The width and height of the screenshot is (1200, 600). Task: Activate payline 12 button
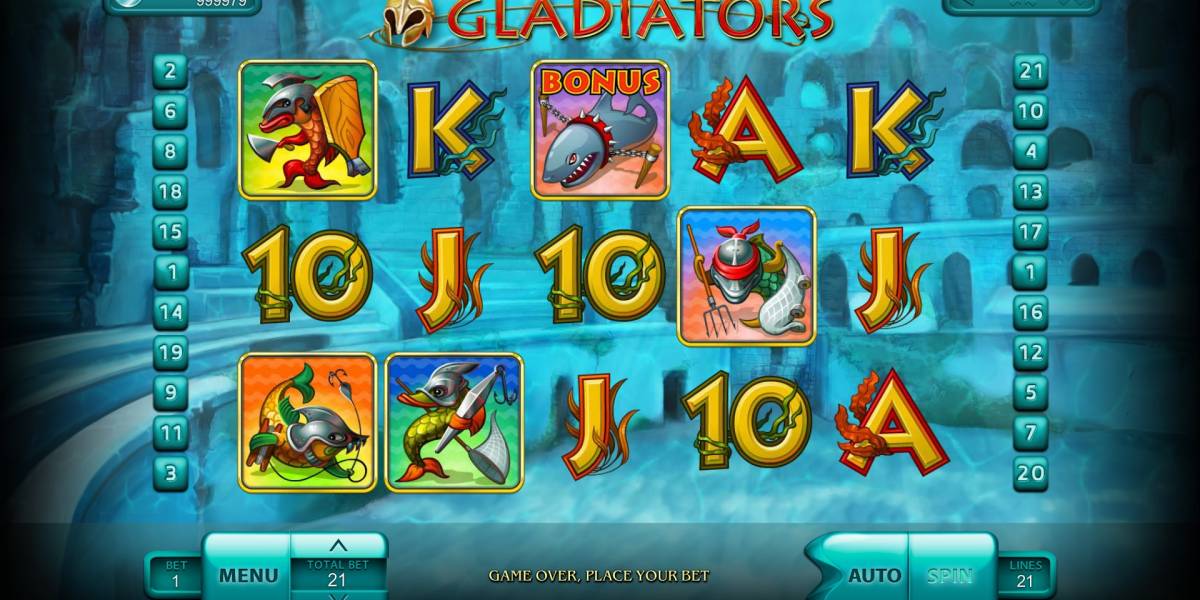coord(1030,353)
